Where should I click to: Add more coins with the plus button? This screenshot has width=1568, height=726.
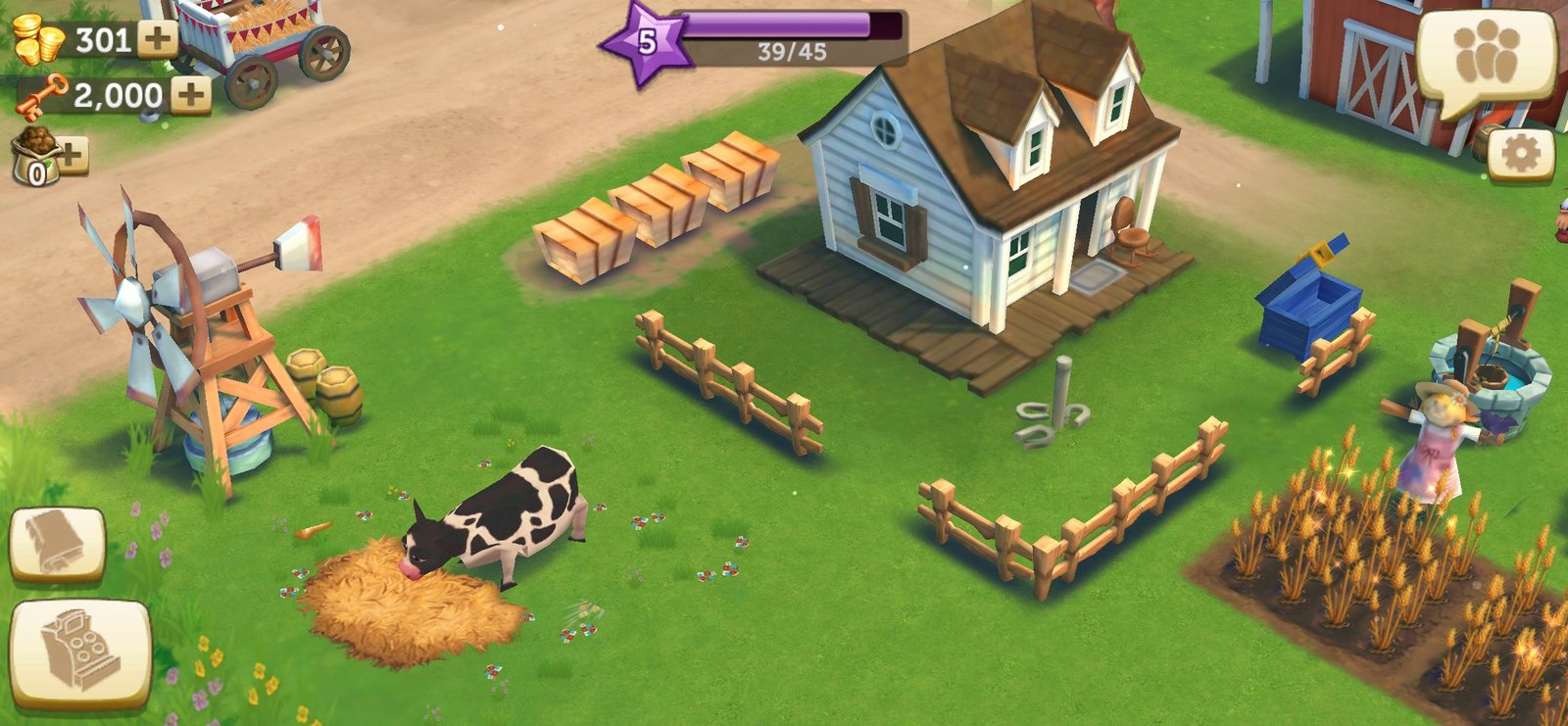point(157,39)
